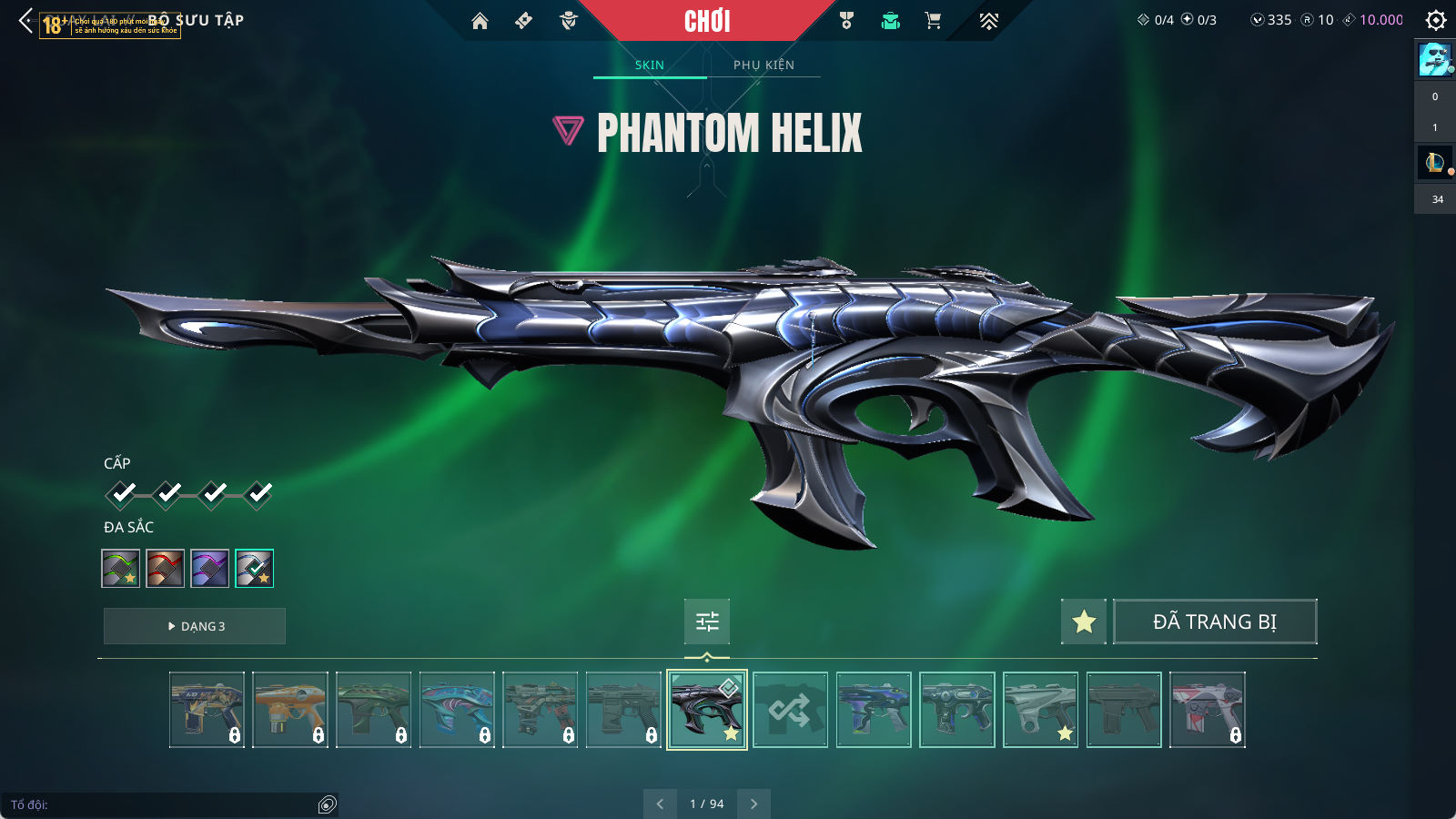Click the ĐÃ TRANG BỊ equipped button
The height and width of the screenshot is (819, 1456).
pyautogui.click(x=1215, y=622)
